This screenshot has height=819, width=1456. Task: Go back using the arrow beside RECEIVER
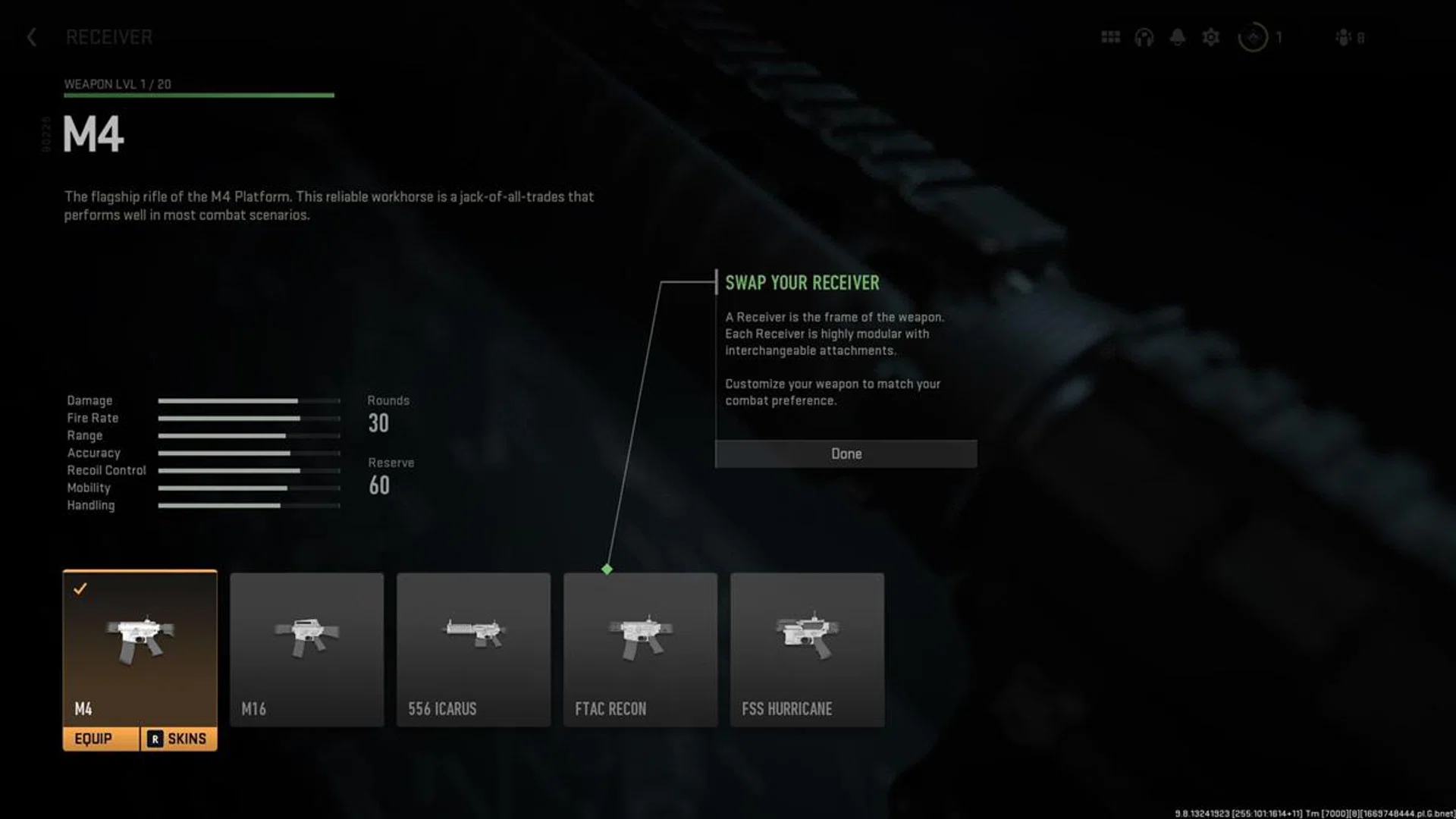tap(32, 37)
